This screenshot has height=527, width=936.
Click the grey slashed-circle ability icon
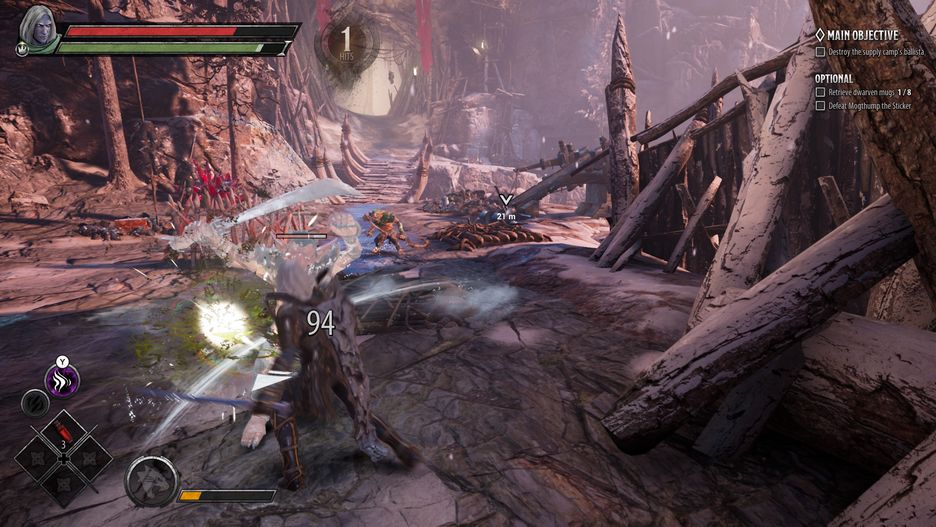point(34,402)
